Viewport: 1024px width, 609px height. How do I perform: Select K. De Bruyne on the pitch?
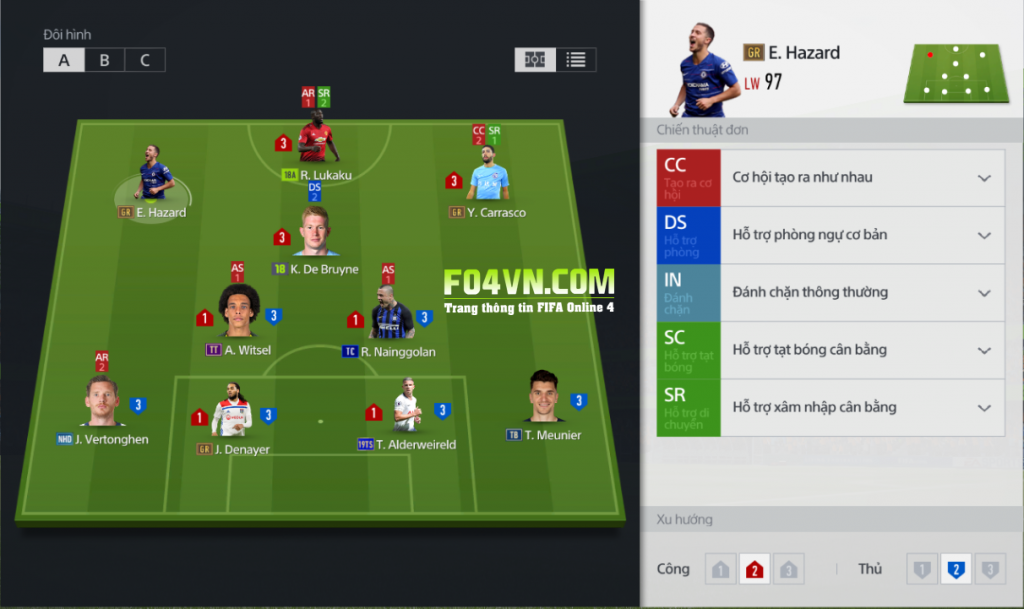(x=317, y=233)
